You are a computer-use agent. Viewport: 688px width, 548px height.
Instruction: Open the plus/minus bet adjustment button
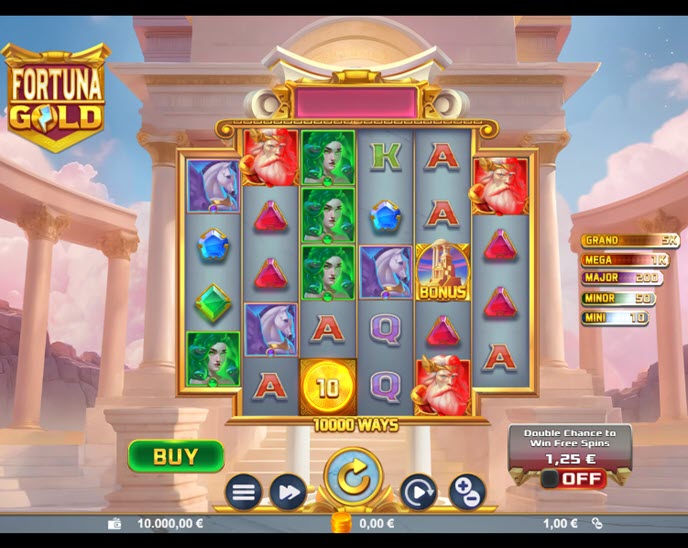(466, 492)
